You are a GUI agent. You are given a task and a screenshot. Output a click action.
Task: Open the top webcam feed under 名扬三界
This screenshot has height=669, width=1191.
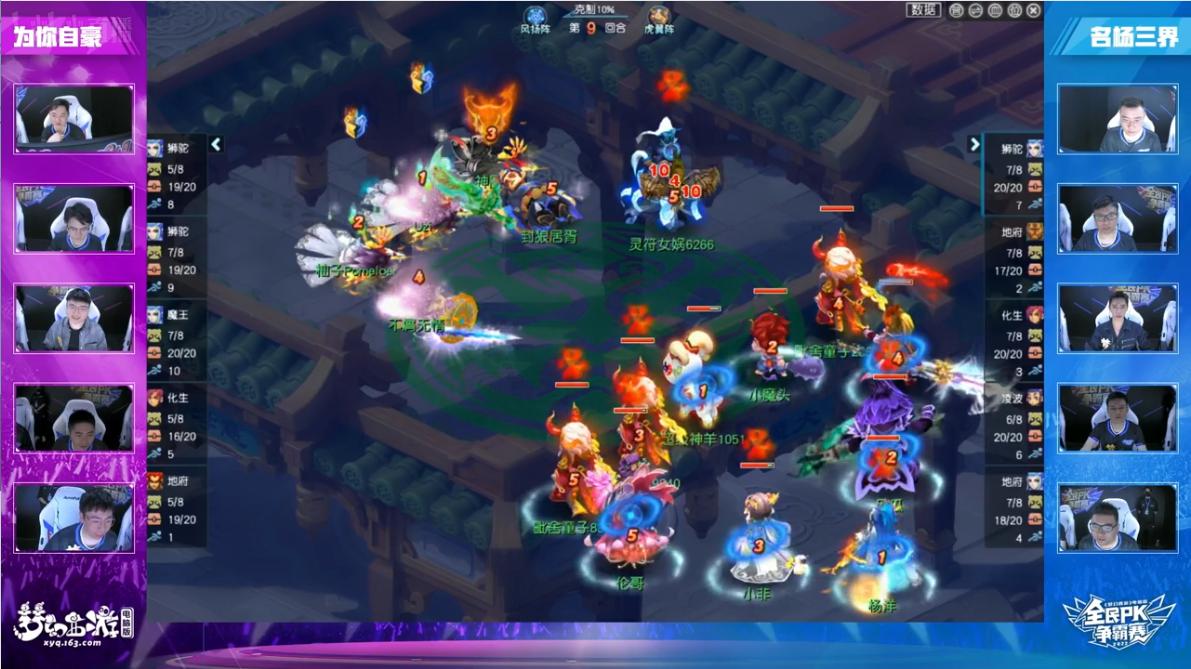[x=1117, y=118]
